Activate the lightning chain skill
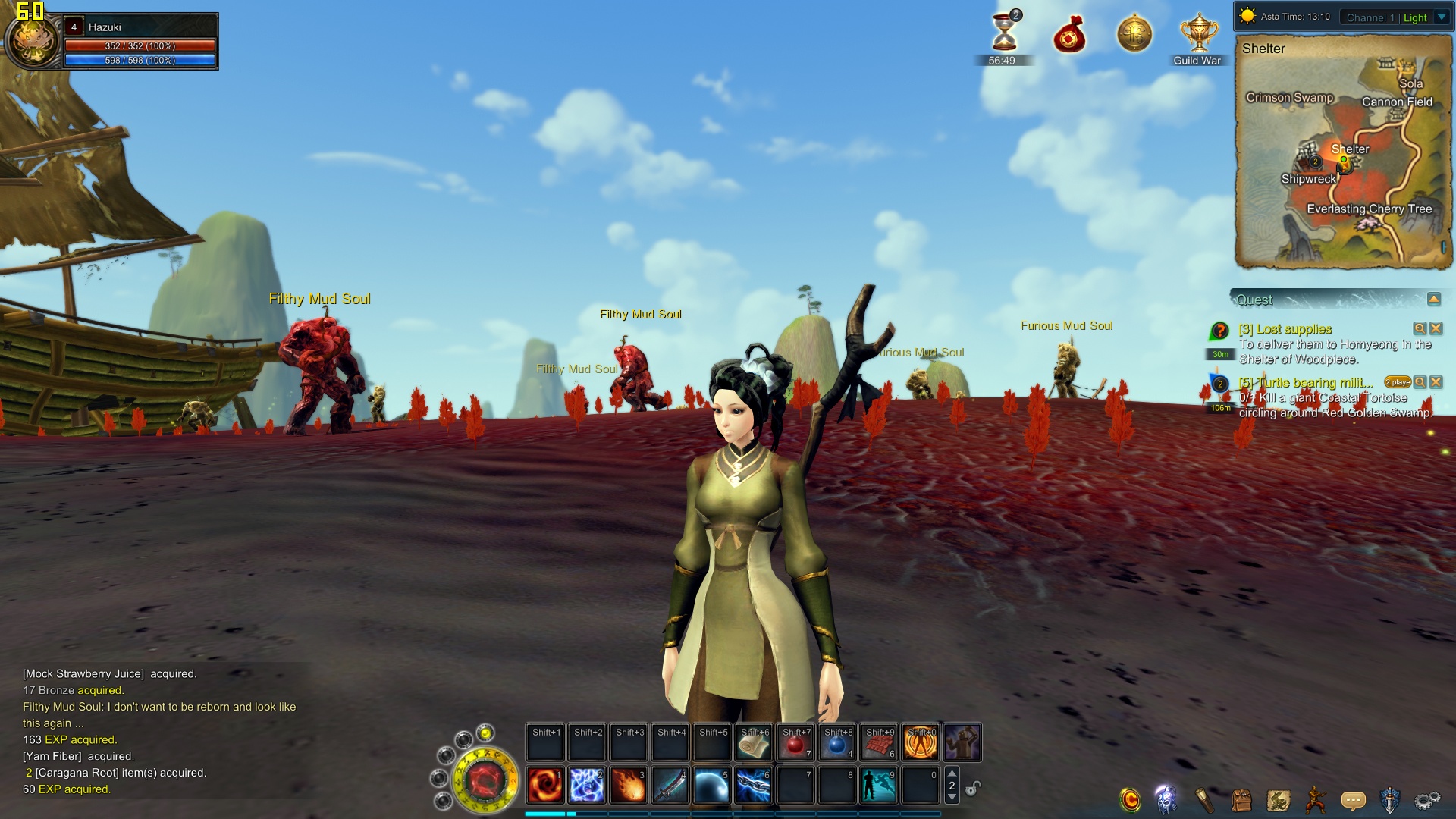Screen dimensions: 1456x819 click(x=753, y=785)
